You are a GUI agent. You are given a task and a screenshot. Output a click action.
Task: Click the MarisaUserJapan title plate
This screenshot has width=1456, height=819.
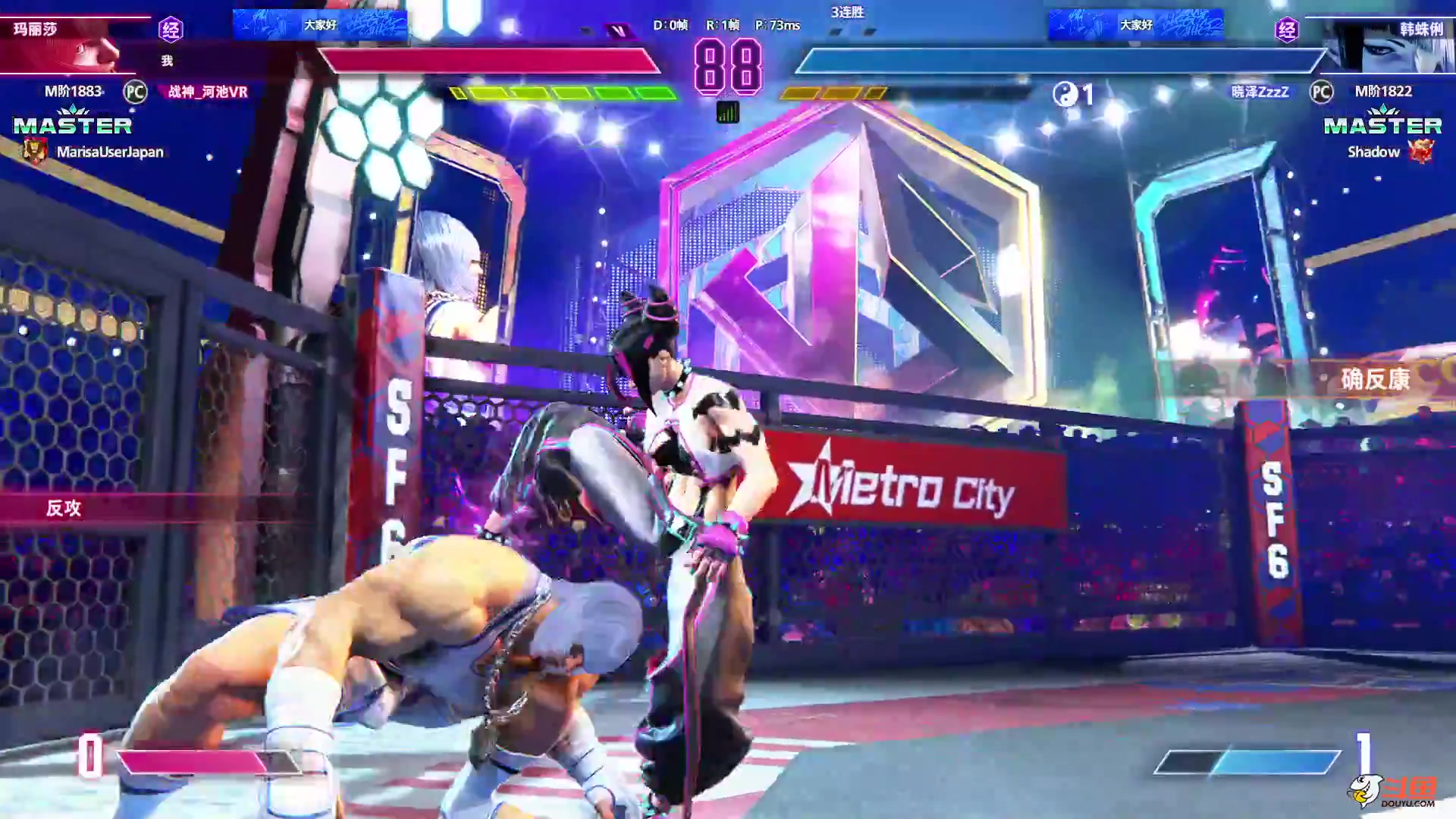[x=109, y=152]
